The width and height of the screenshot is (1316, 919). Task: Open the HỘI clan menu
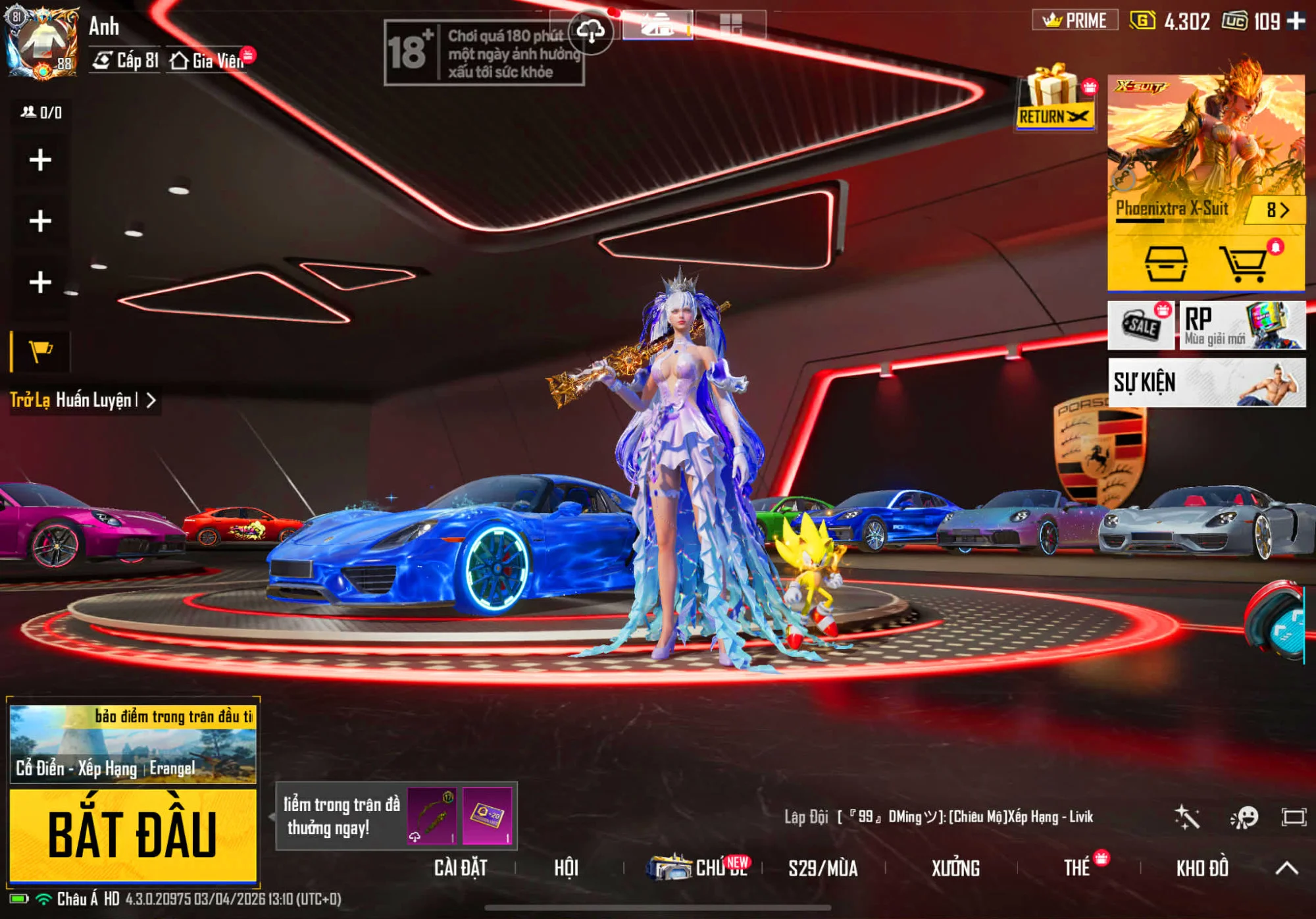point(566,868)
